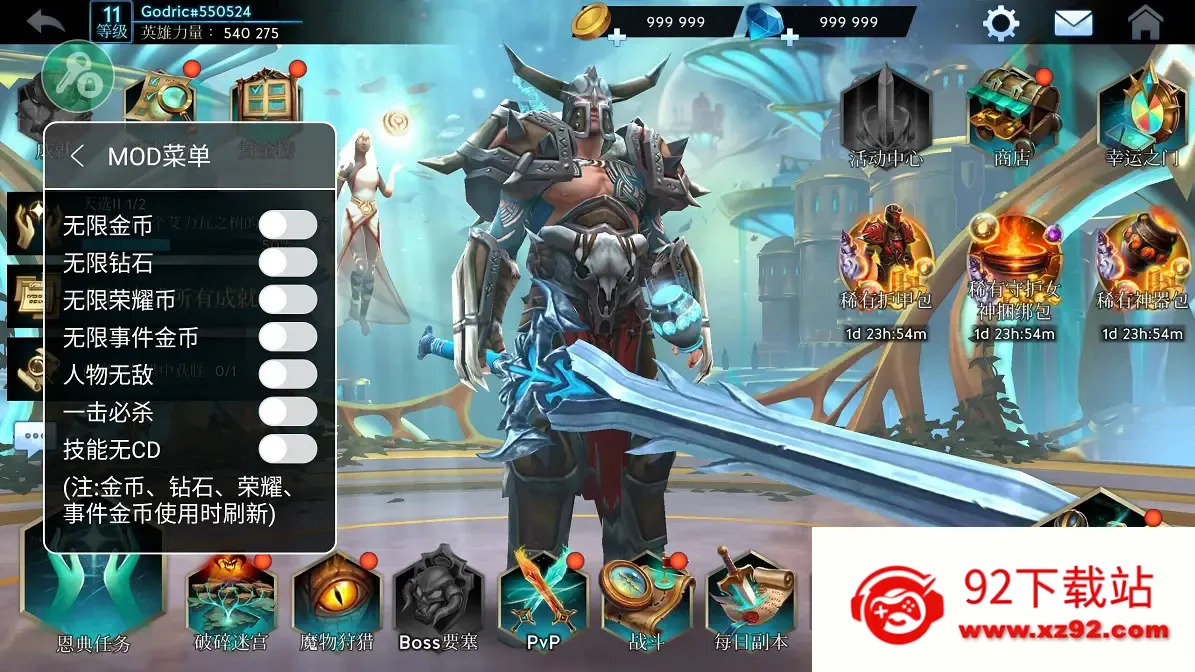Open the mail envelope inbox
The width and height of the screenshot is (1195, 672).
[1073, 23]
